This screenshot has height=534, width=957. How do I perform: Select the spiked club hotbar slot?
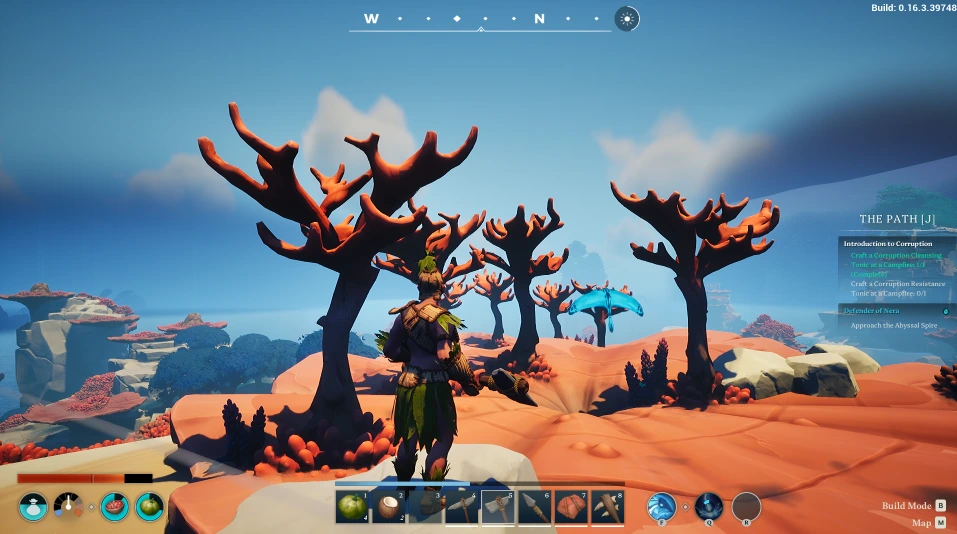[606, 507]
